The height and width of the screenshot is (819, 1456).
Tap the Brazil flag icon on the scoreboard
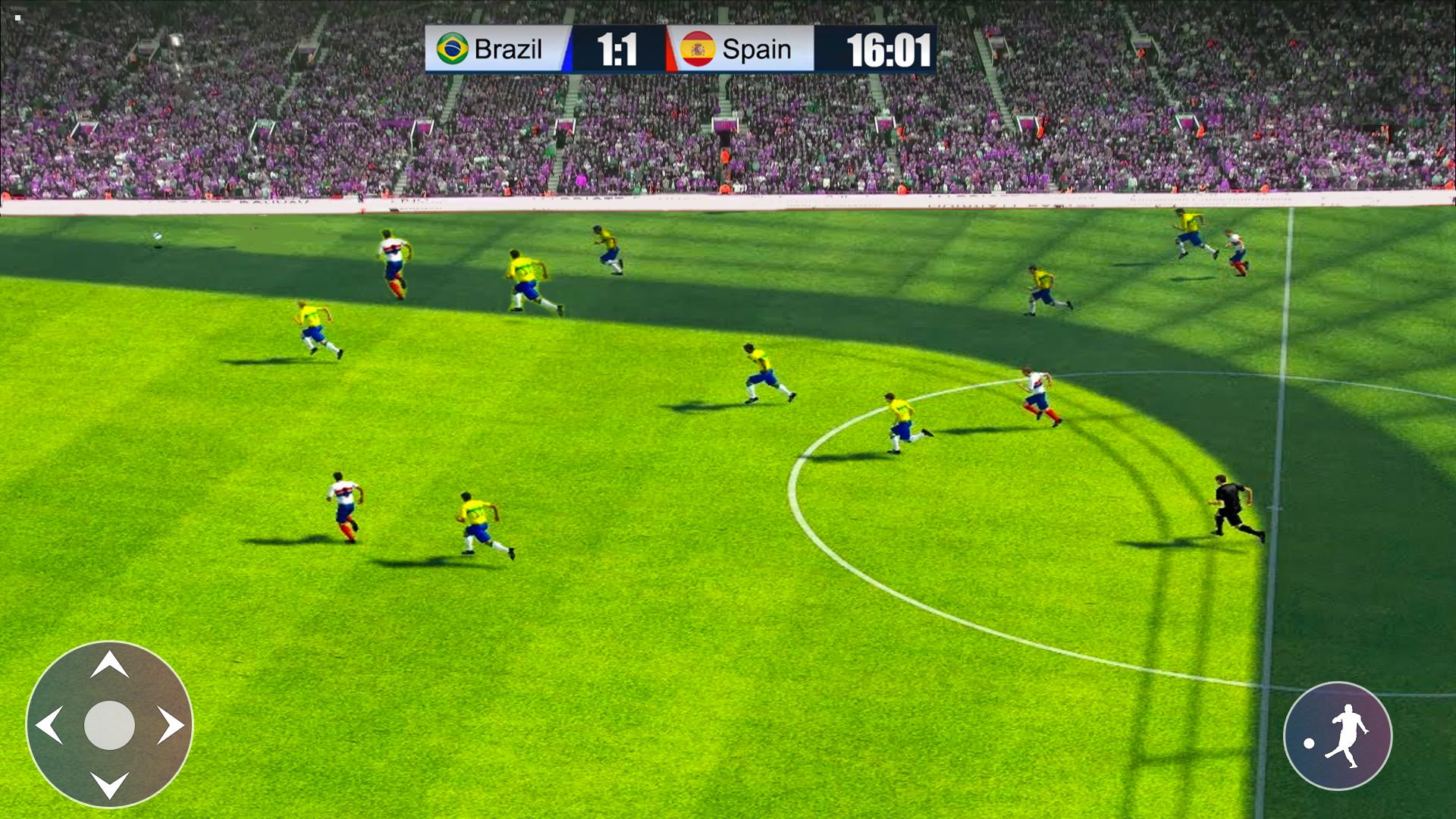point(452,49)
